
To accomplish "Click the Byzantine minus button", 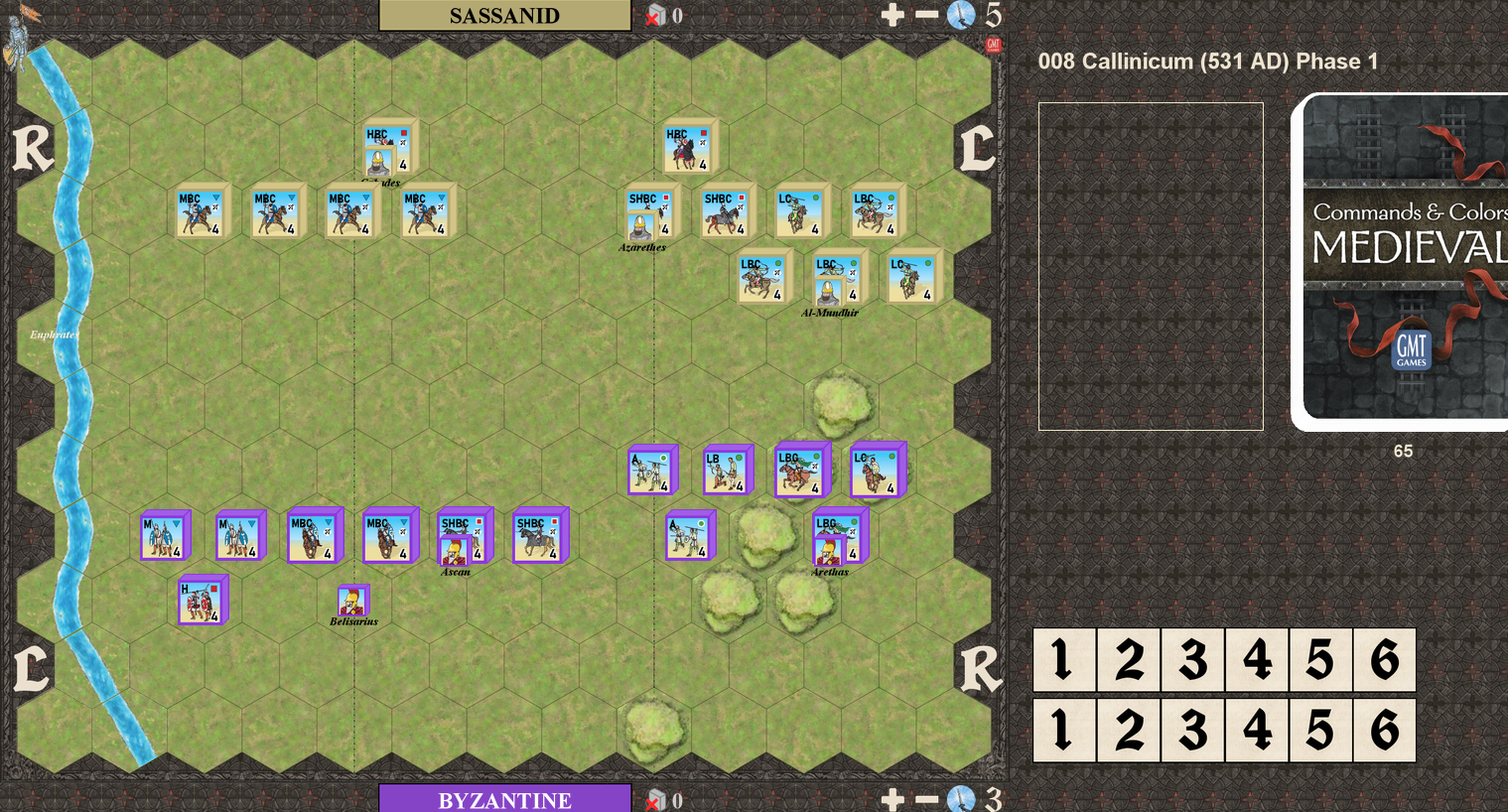I will click(x=926, y=799).
